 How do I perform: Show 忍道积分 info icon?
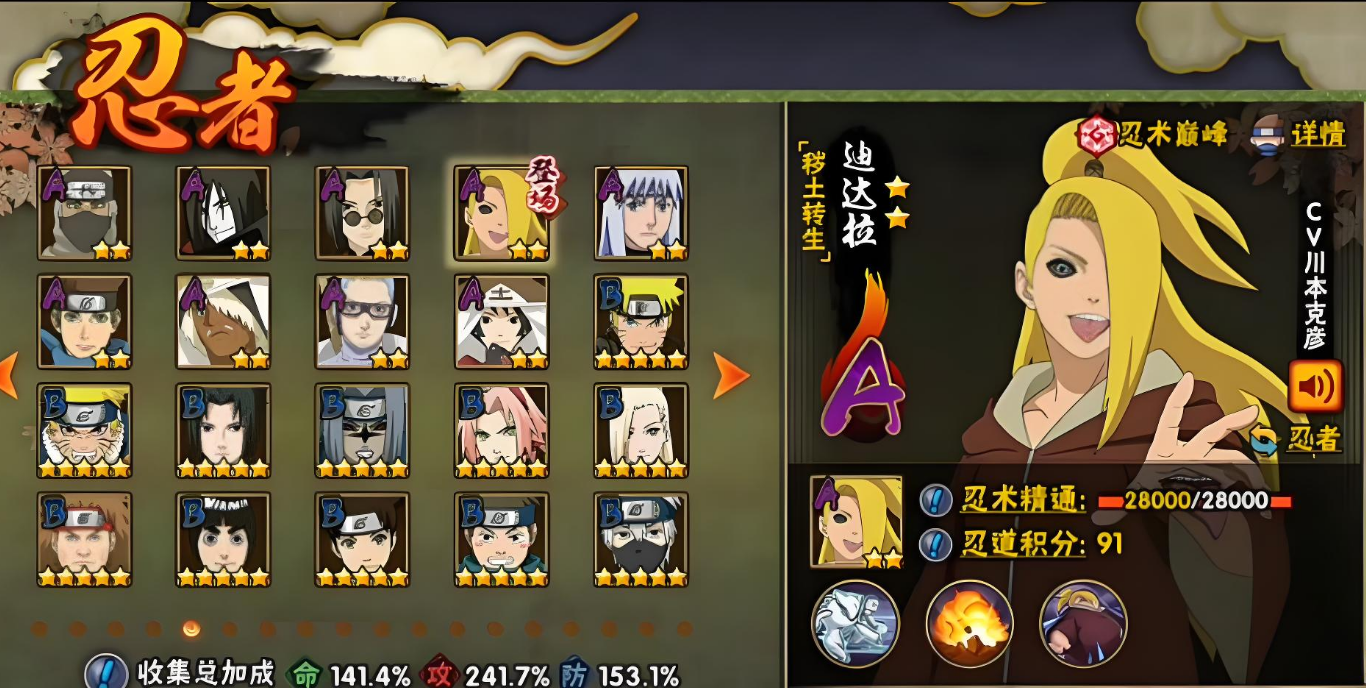(x=935, y=544)
